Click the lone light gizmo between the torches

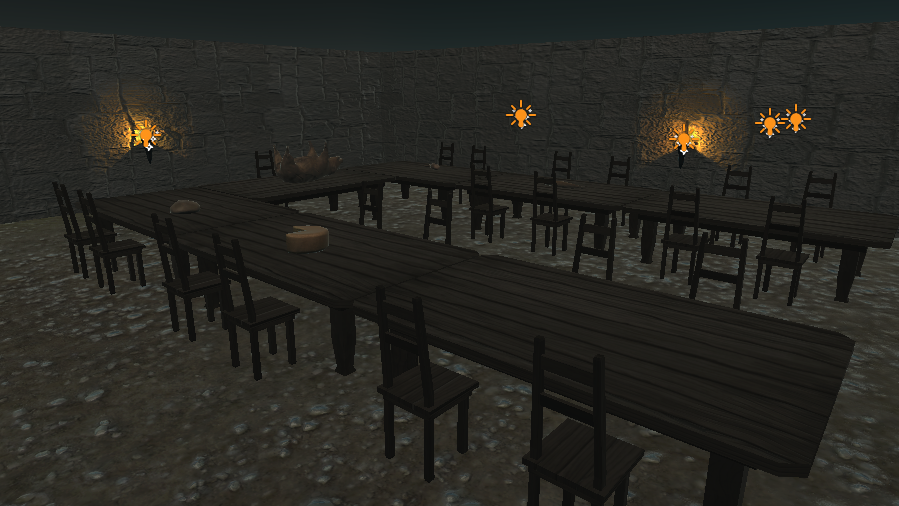click(520, 115)
